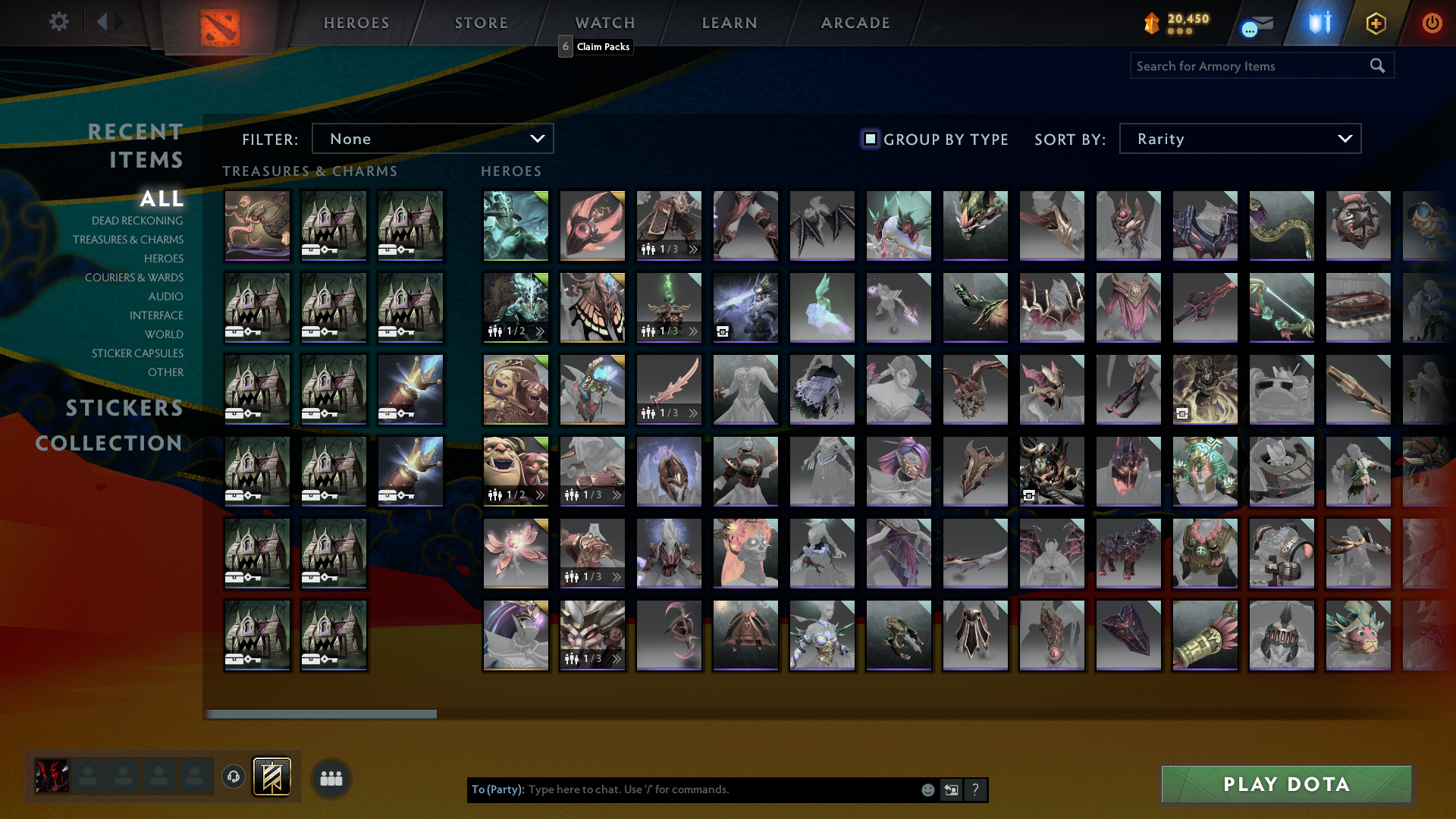Open the settings gear menu
Viewport: 1456px width, 819px height.
[59, 22]
